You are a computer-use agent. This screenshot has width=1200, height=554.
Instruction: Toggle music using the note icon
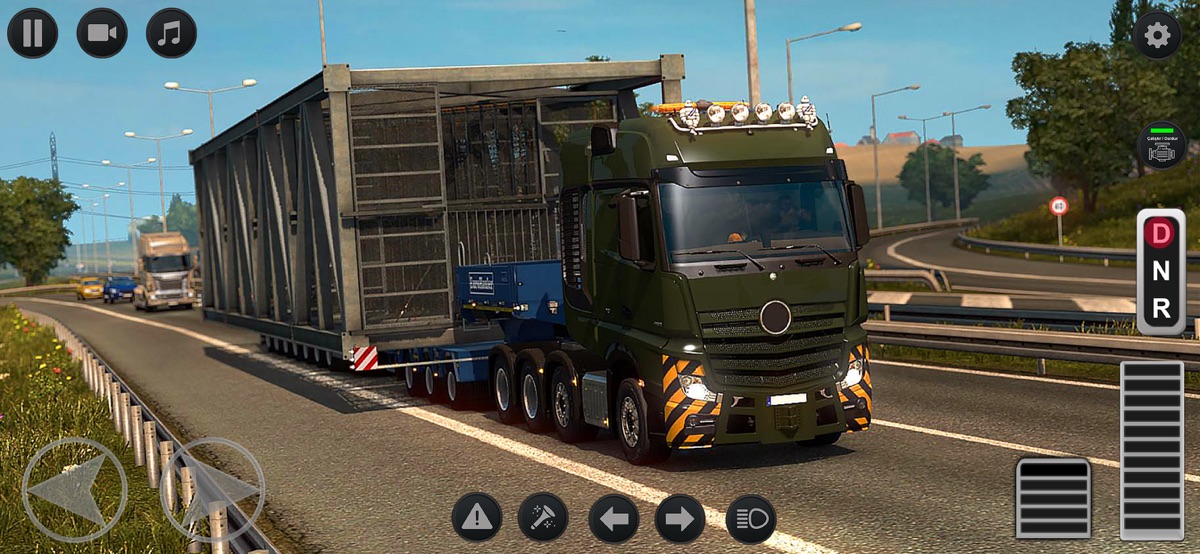171,33
